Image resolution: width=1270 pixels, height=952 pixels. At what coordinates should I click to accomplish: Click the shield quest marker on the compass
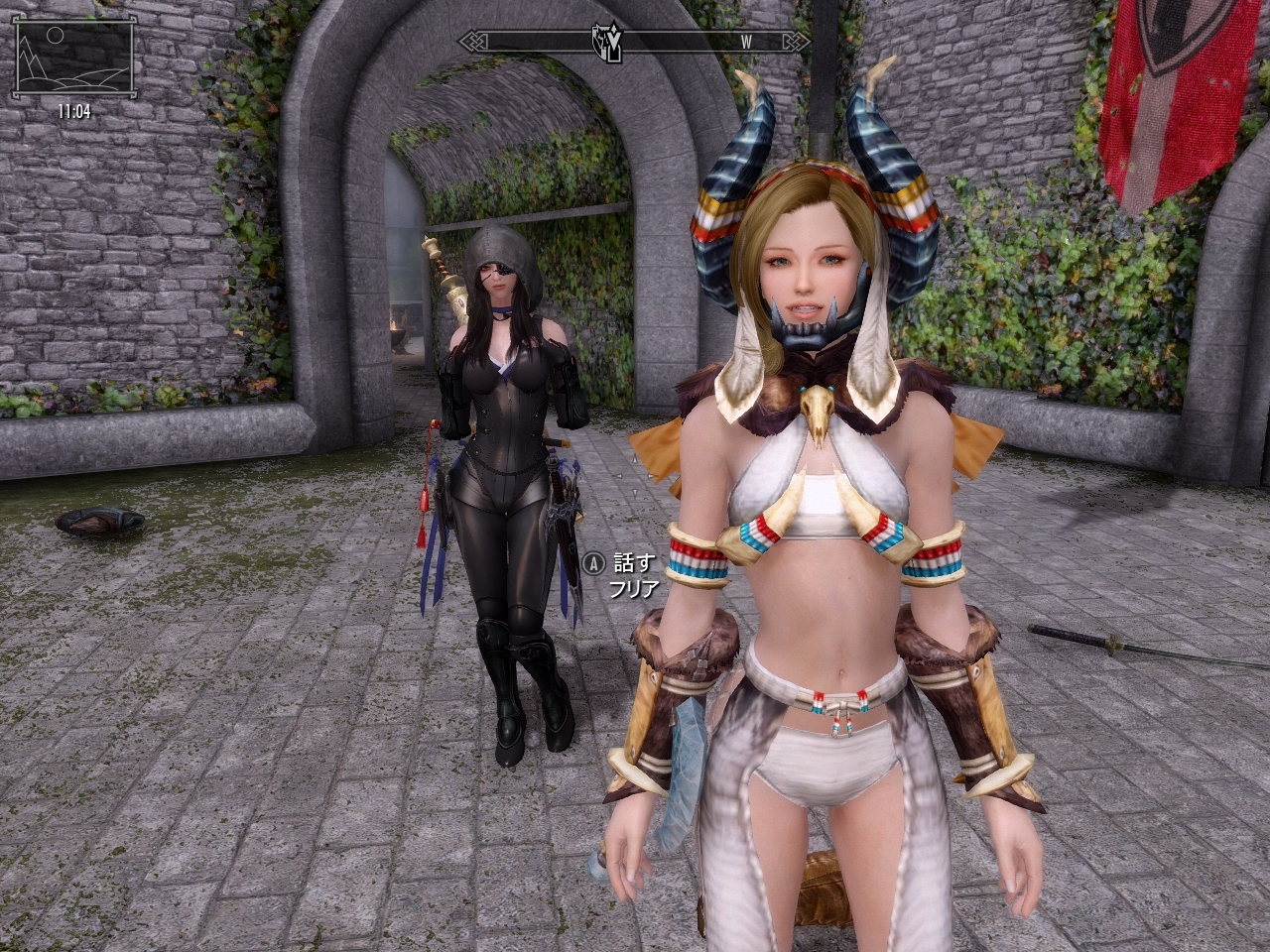point(605,43)
